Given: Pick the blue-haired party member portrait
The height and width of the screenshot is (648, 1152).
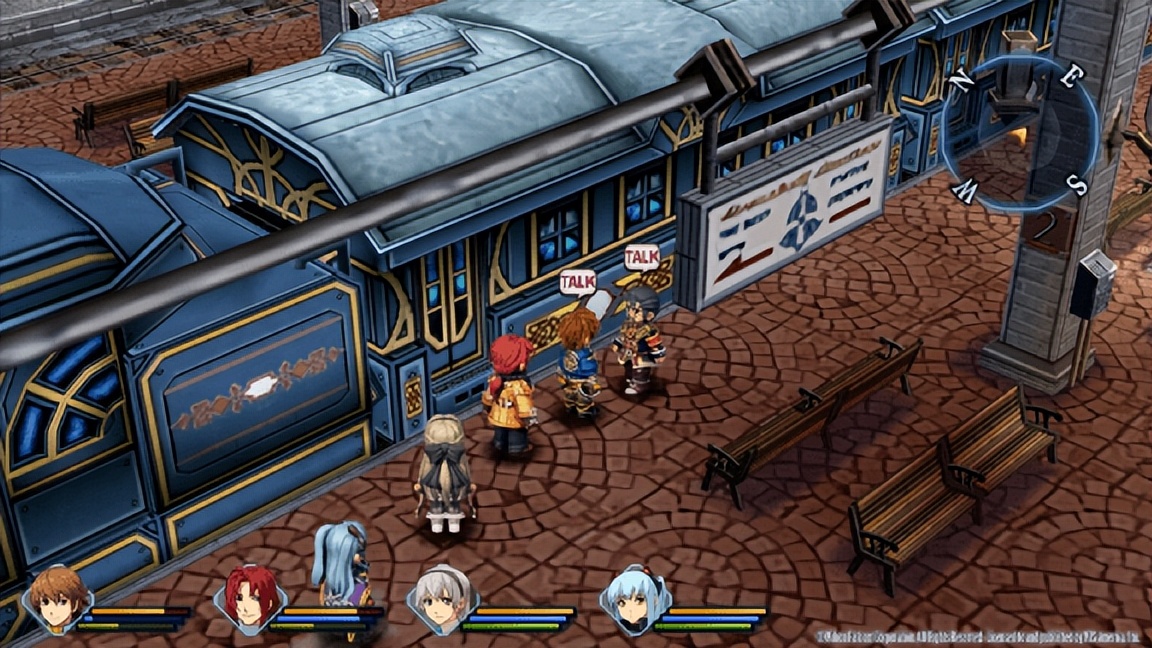Looking at the screenshot, I should pos(634,599).
